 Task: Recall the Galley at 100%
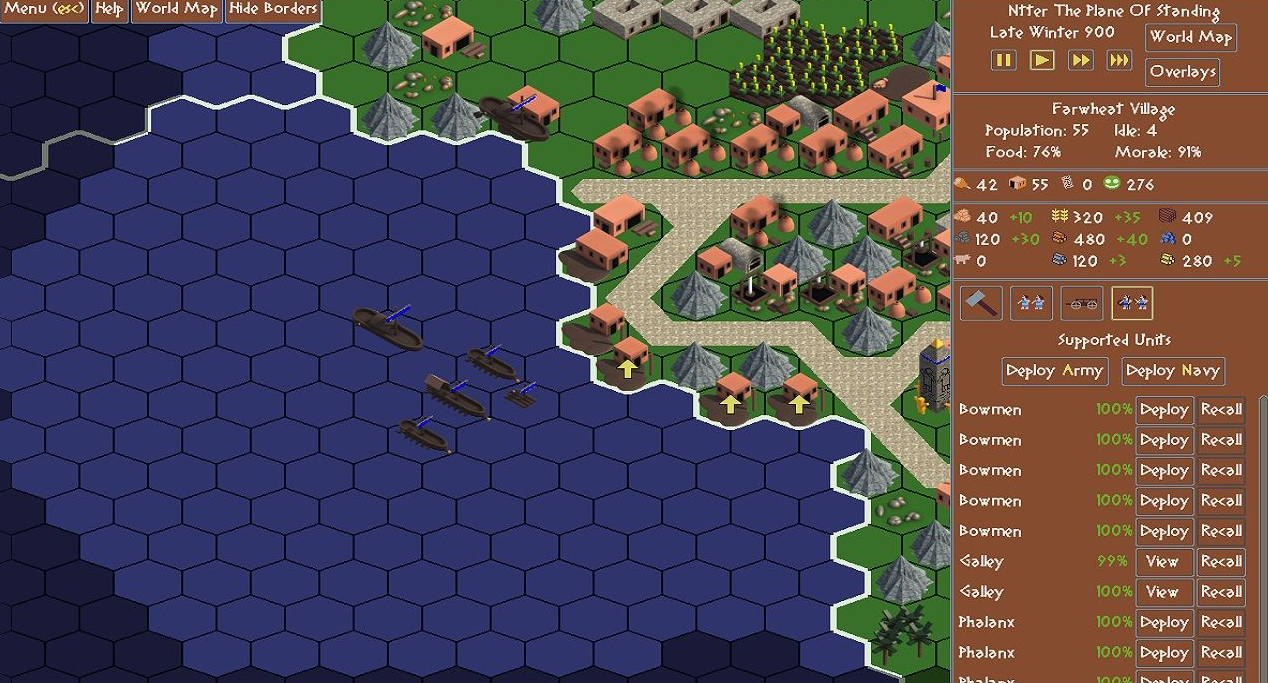coord(1221,592)
